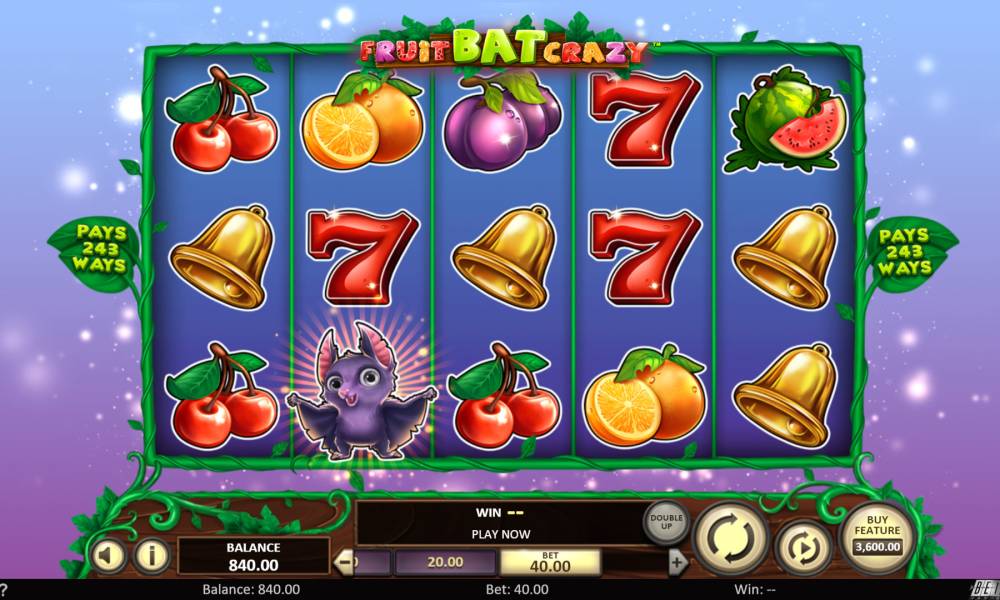This screenshot has width=1000, height=600.
Task: Increase the bet with the plus button
Action: click(678, 562)
